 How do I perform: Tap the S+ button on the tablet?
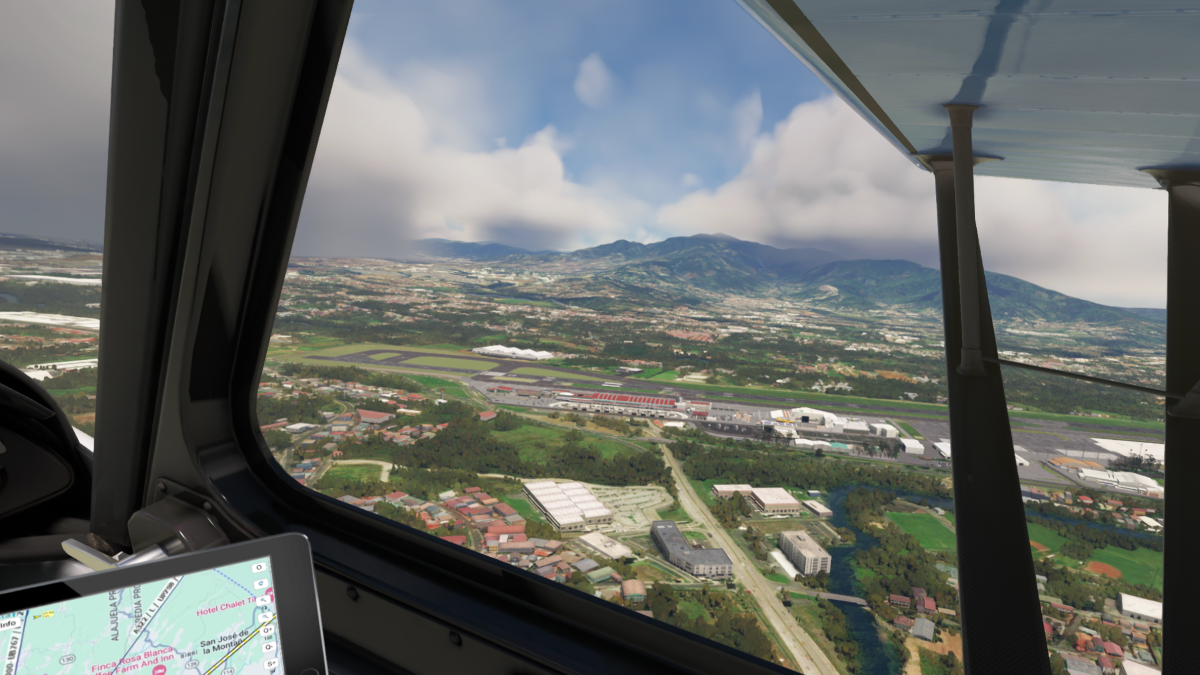click(272, 663)
